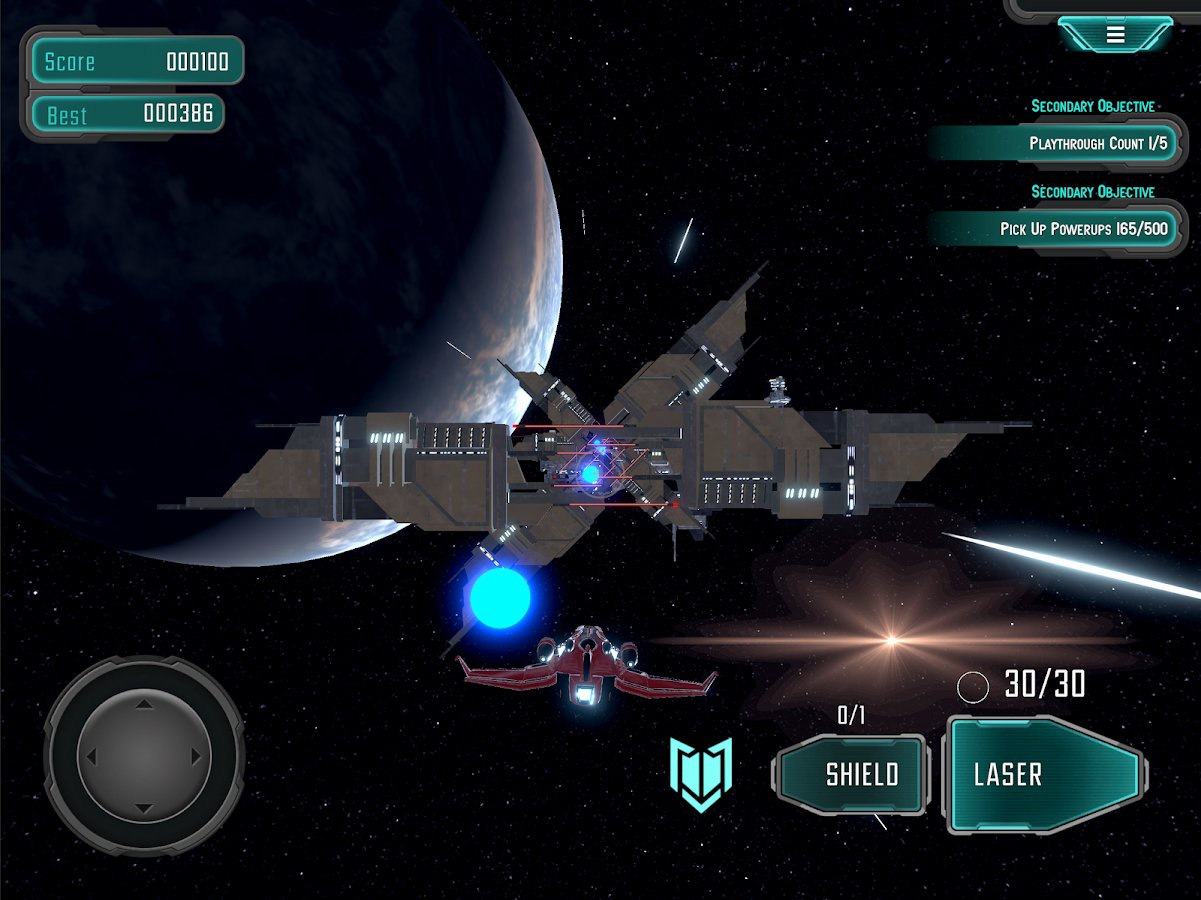Screen dimensions: 1201x900
Task: Click the virtual joystick pad
Action: point(145,756)
